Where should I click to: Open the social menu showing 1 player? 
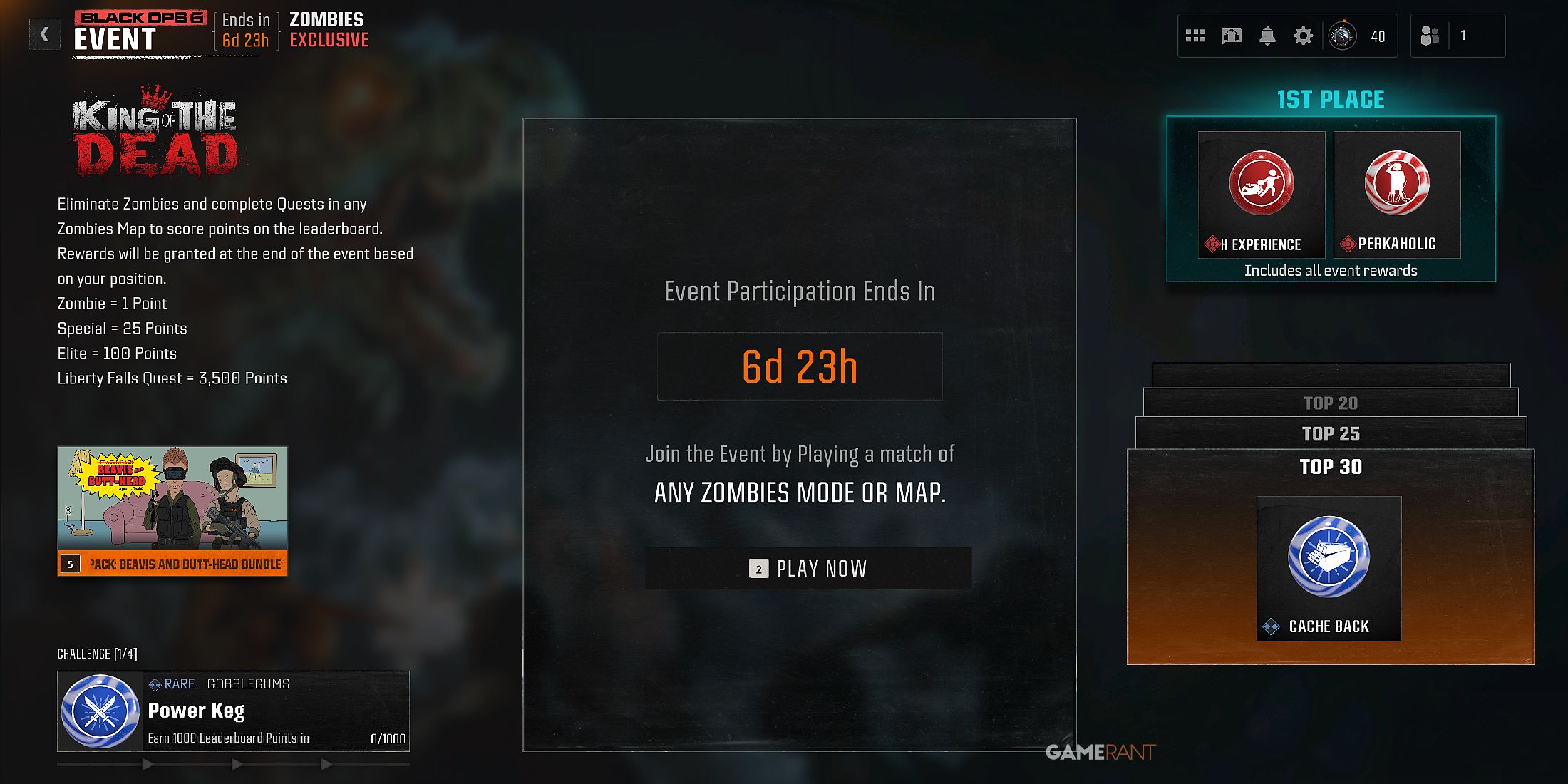(x=1433, y=35)
